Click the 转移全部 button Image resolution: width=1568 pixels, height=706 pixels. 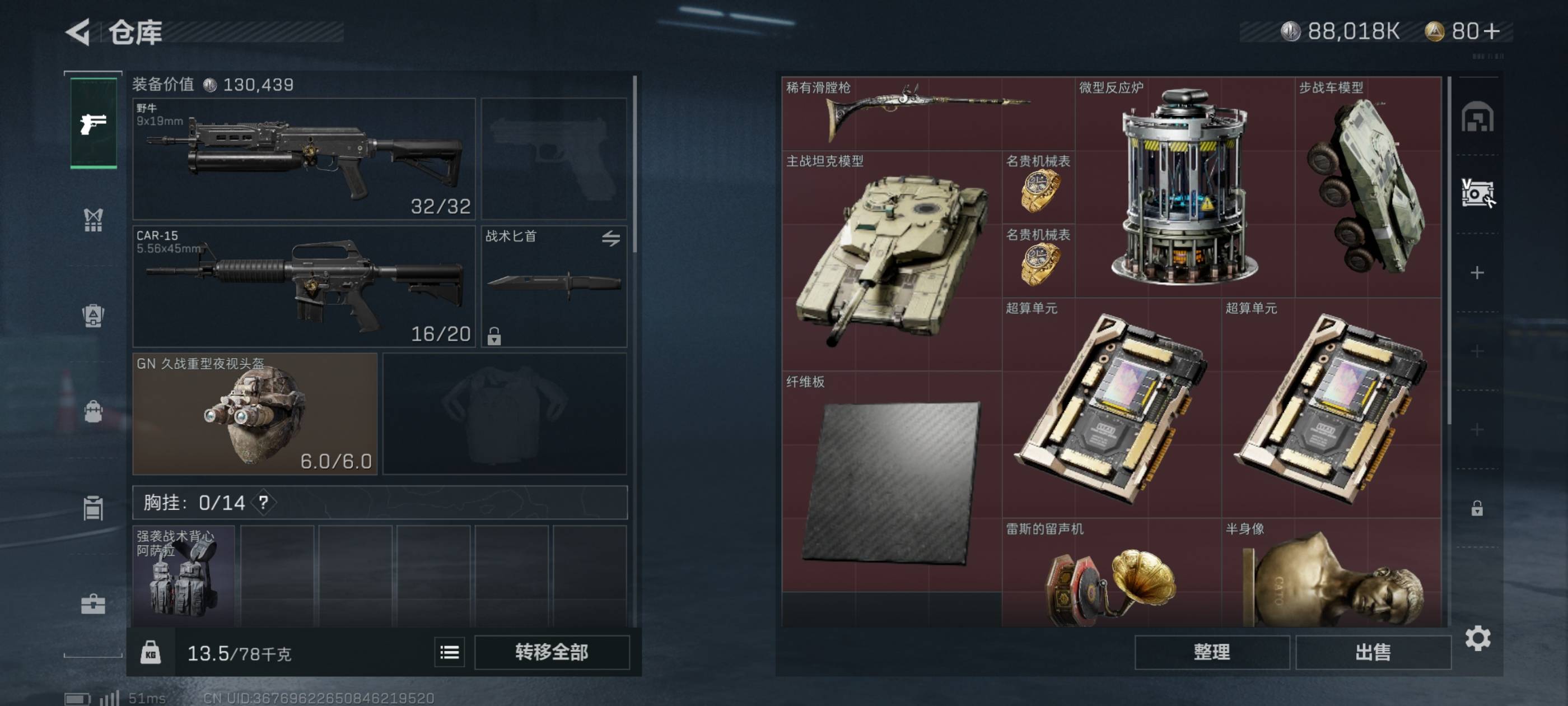click(552, 652)
